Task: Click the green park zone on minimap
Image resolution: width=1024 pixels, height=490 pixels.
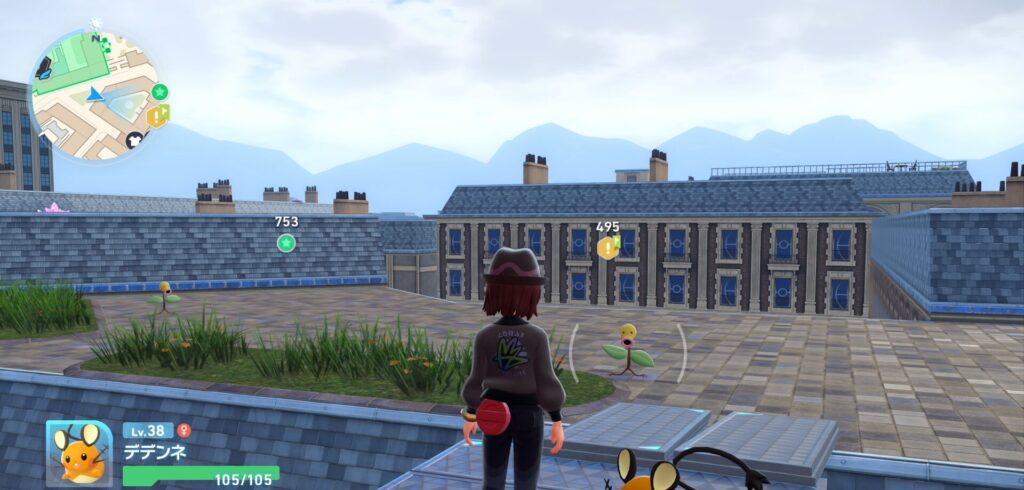Action: pos(70,63)
